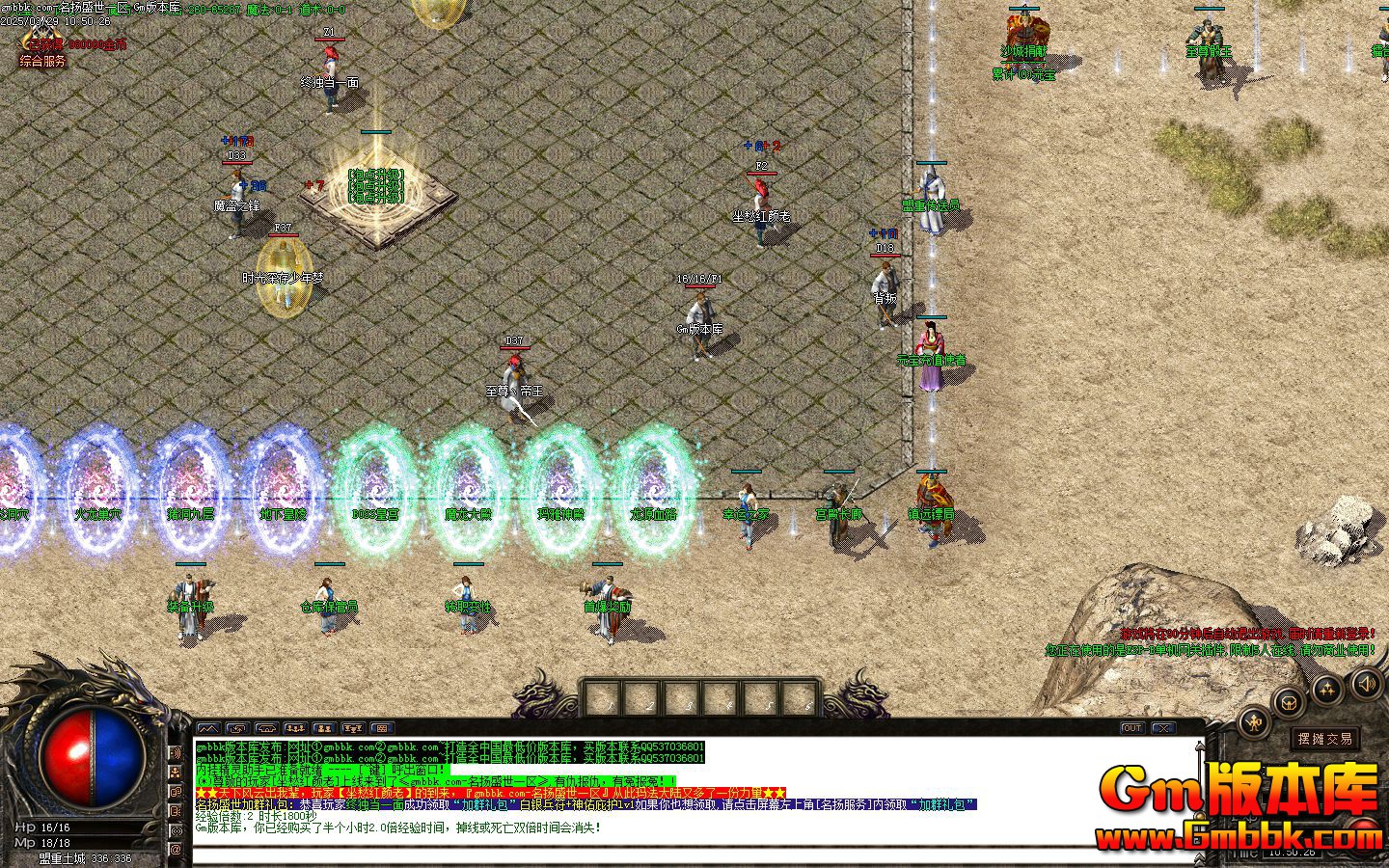
Task: Toggle the speaker channel icon beside the chat box
Action: tap(177, 752)
